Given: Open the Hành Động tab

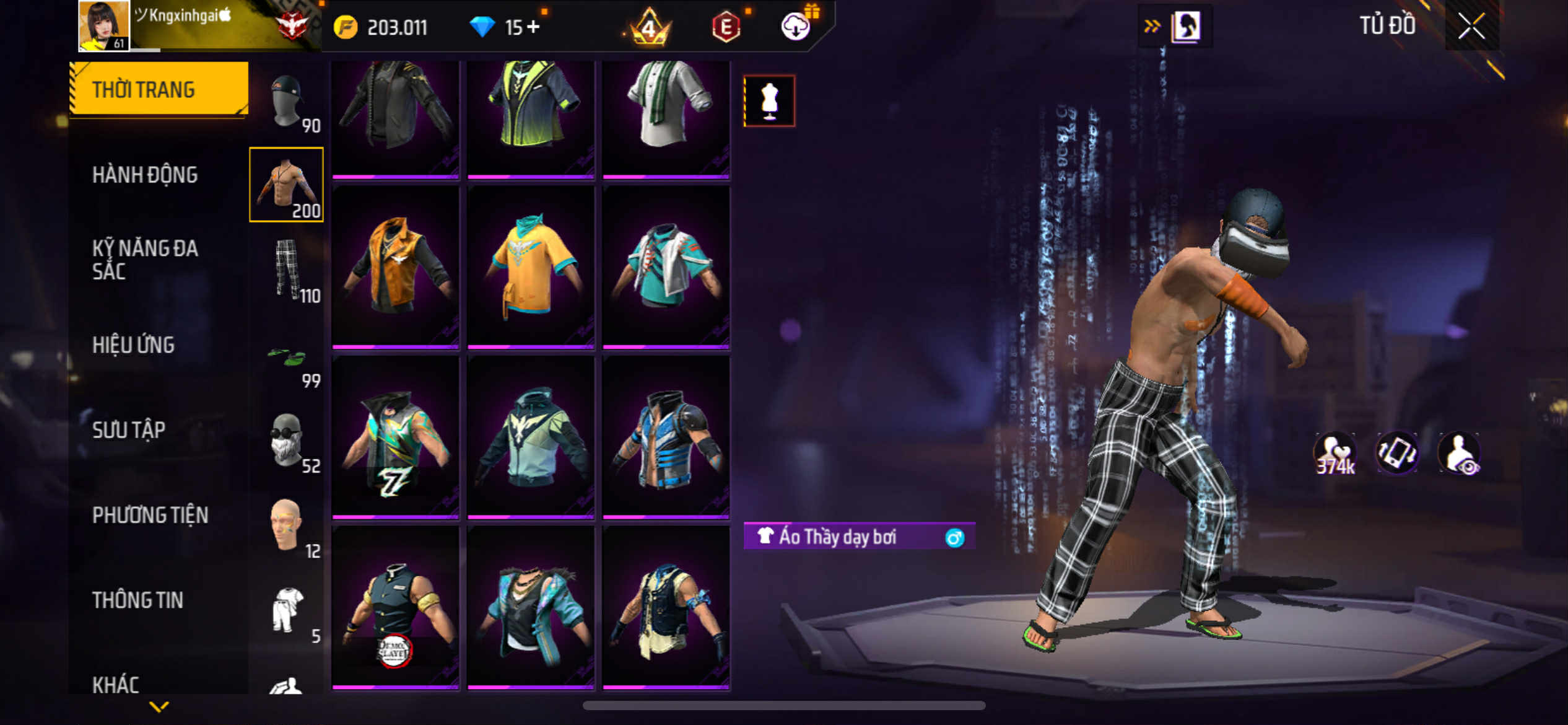Looking at the screenshot, I should (x=145, y=175).
